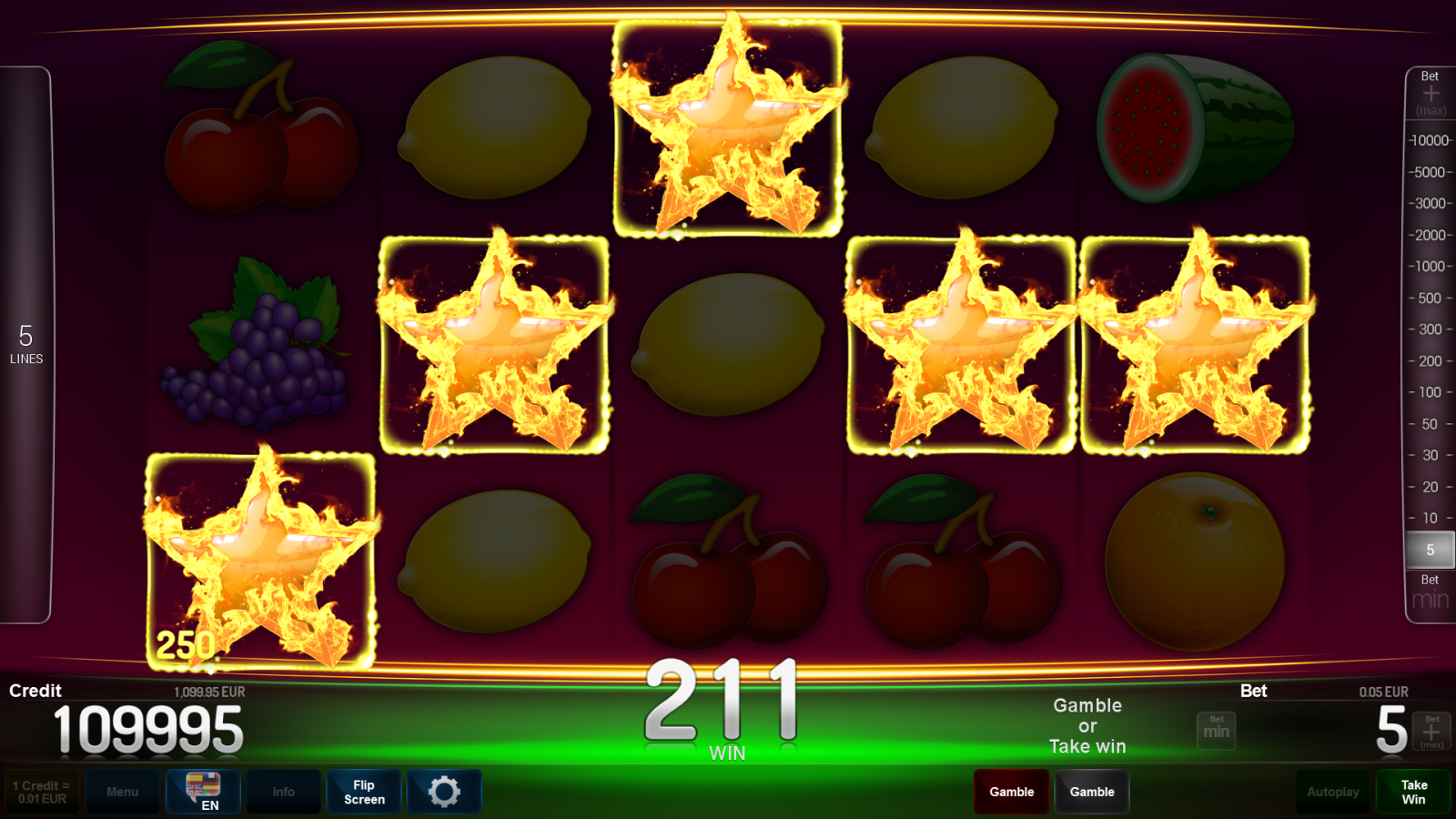Viewport: 1456px width, 819px height.
Task: Click the small Bet min control beside the bet amount
Action: pyautogui.click(x=1216, y=730)
